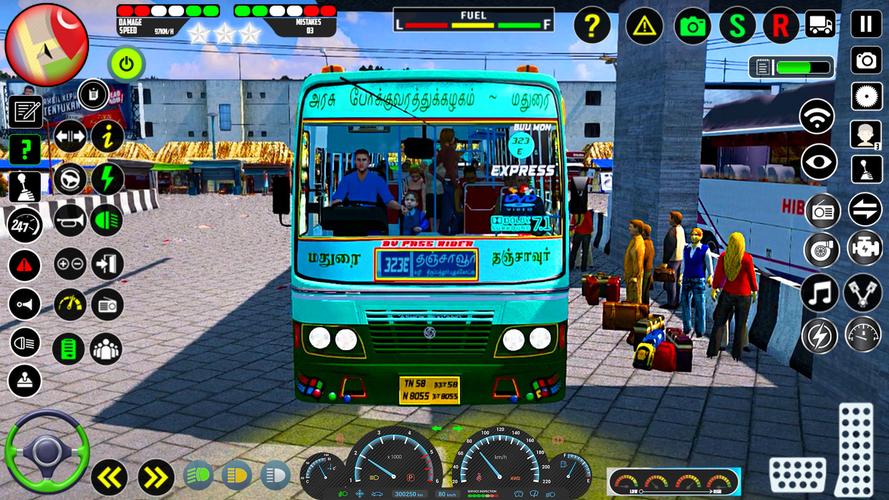This screenshot has width=889, height=500.
Task: Open the yellow question mark help
Action: [592, 25]
